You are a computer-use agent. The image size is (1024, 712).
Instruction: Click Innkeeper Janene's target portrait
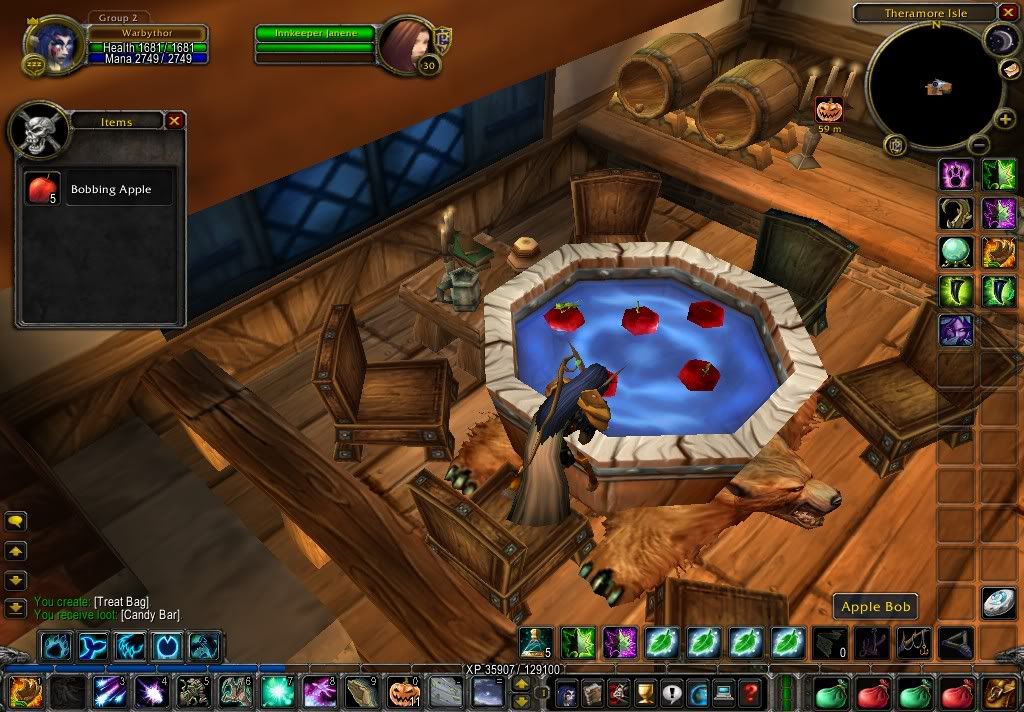[404, 43]
